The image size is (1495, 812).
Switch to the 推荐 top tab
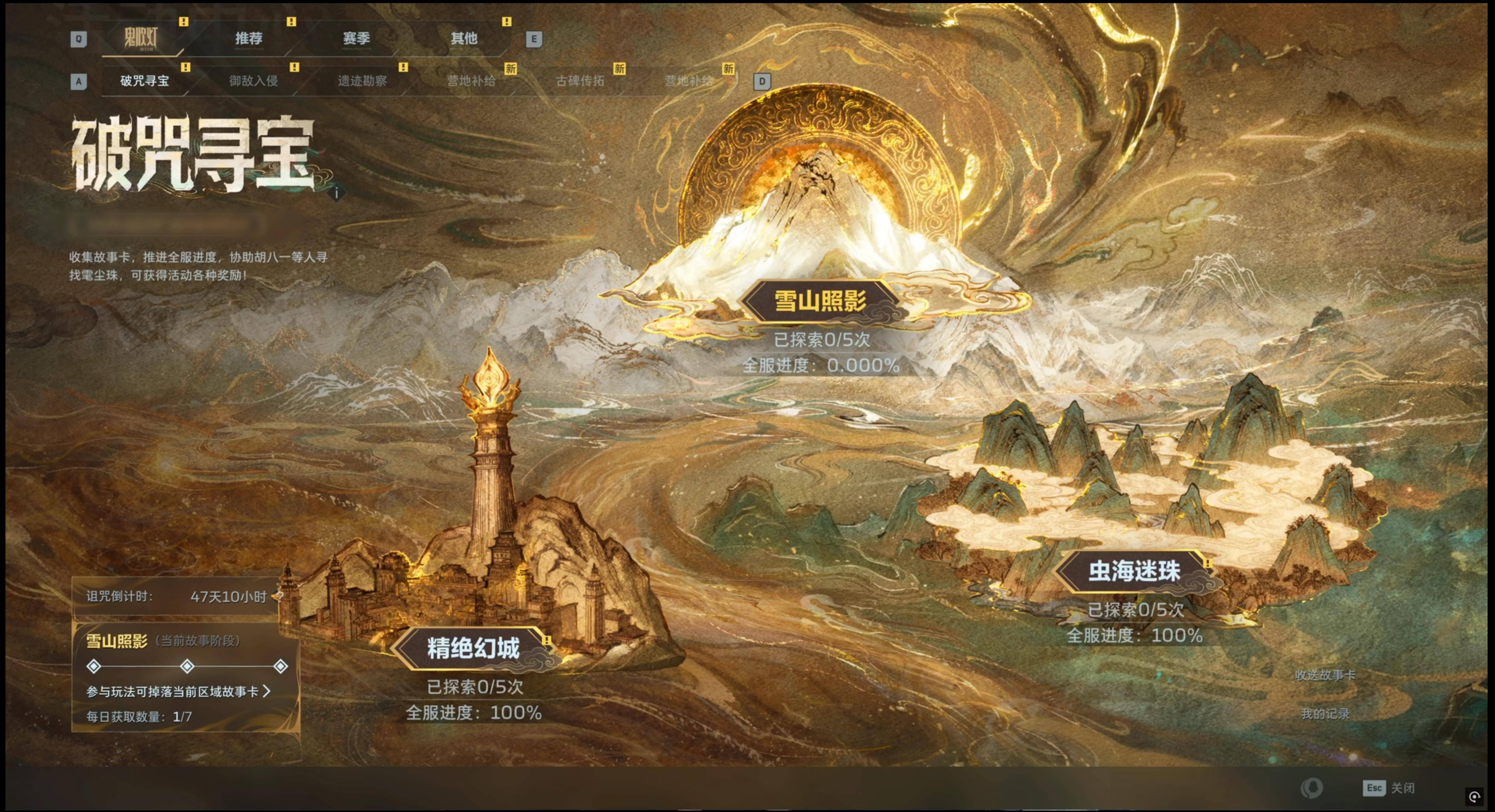click(x=248, y=38)
